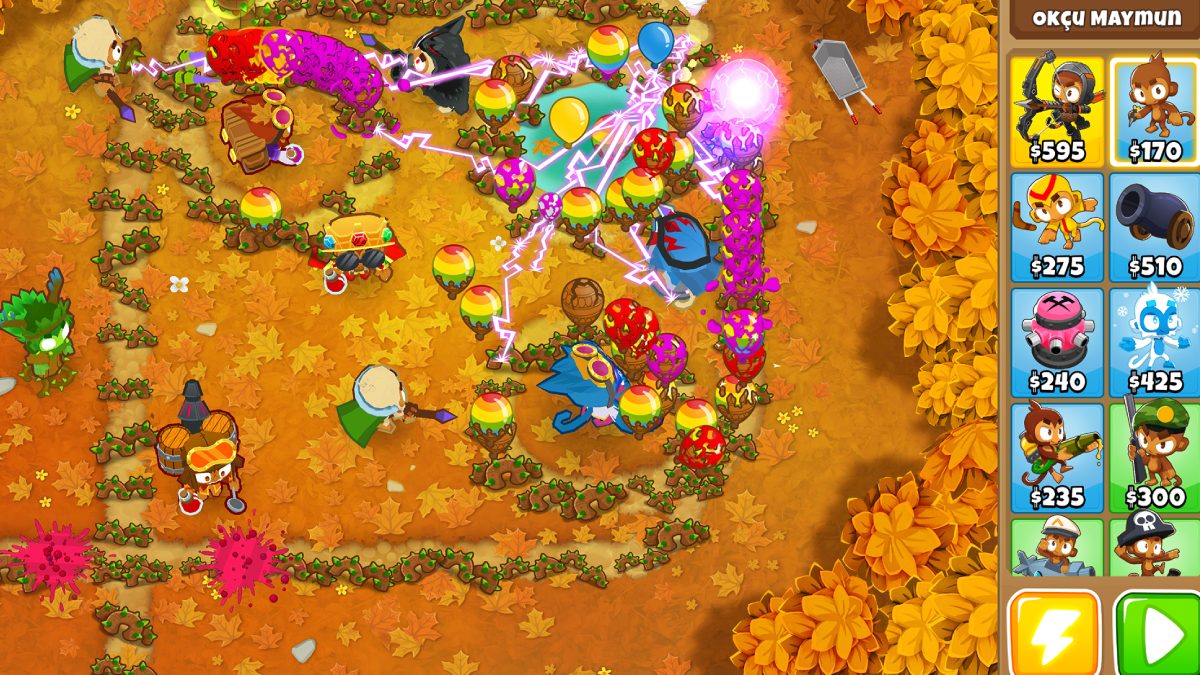Choose the pirate Monkey Buccaneer tower

(x=1154, y=548)
